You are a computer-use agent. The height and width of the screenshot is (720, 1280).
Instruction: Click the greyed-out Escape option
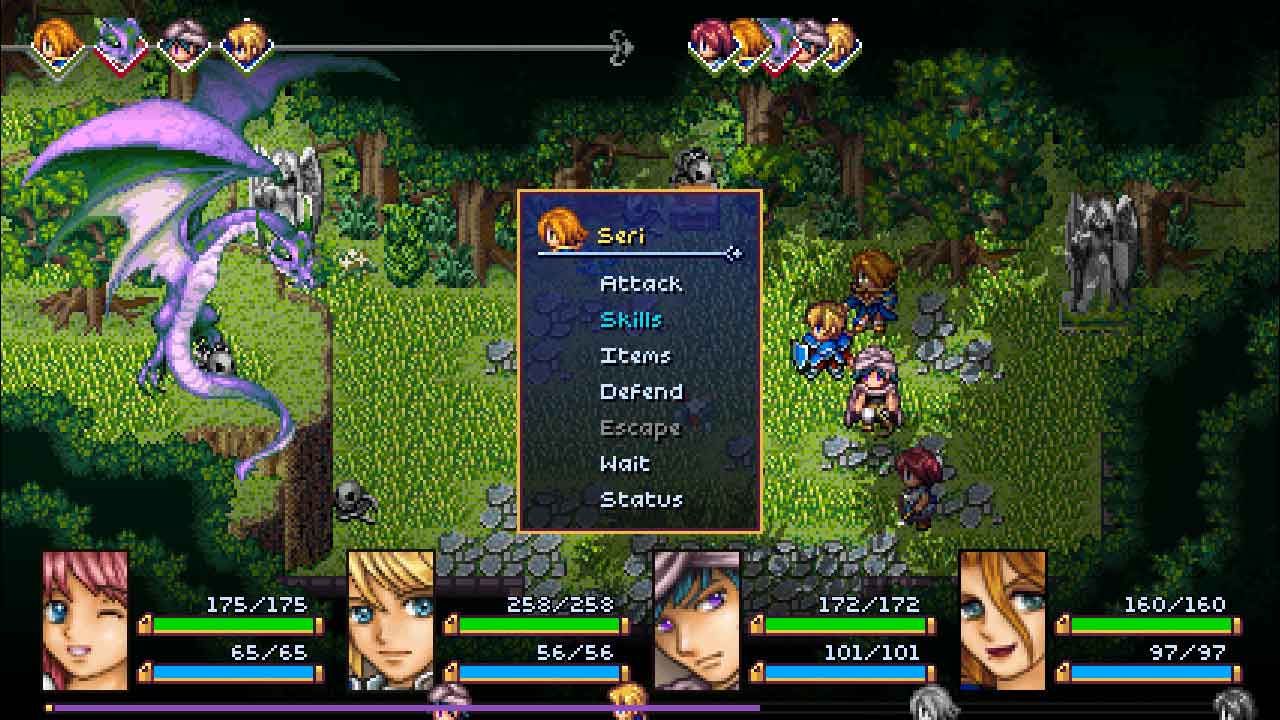click(x=640, y=428)
